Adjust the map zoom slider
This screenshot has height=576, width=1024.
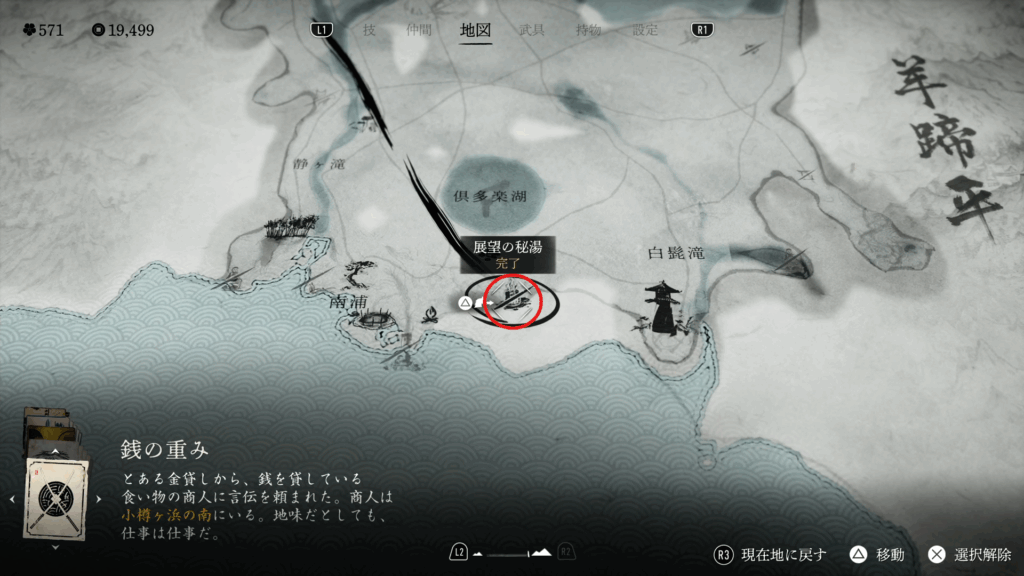[511, 553]
